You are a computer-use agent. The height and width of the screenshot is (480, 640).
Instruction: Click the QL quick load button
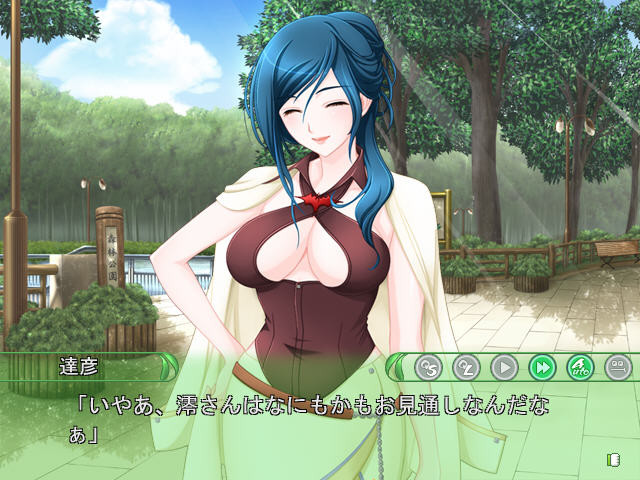tap(467, 367)
